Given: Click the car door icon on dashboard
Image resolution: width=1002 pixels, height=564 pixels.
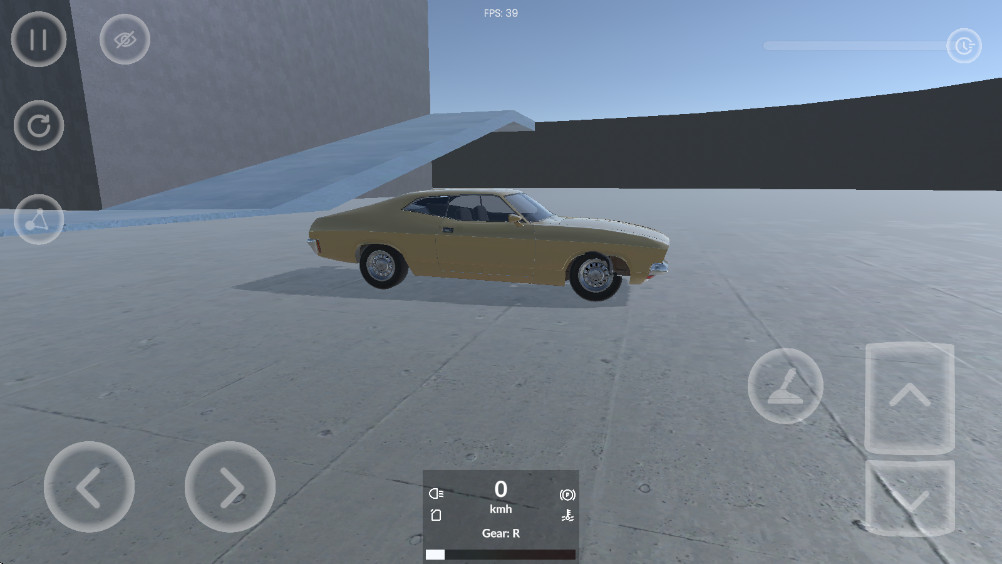Looking at the screenshot, I should click(x=436, y=516).
